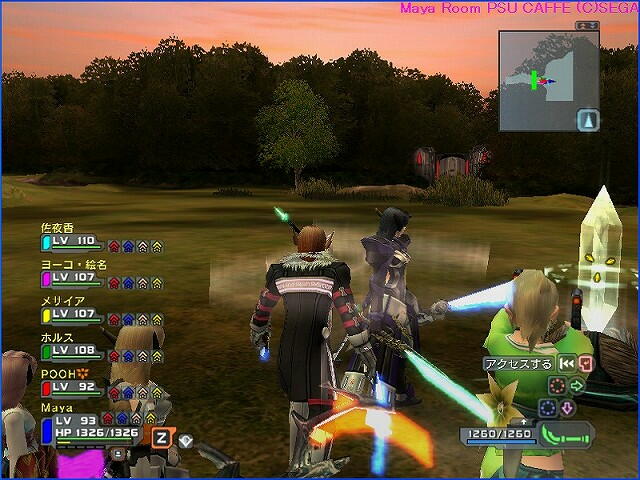Select the アクセスする access prompt

(518, 364)
